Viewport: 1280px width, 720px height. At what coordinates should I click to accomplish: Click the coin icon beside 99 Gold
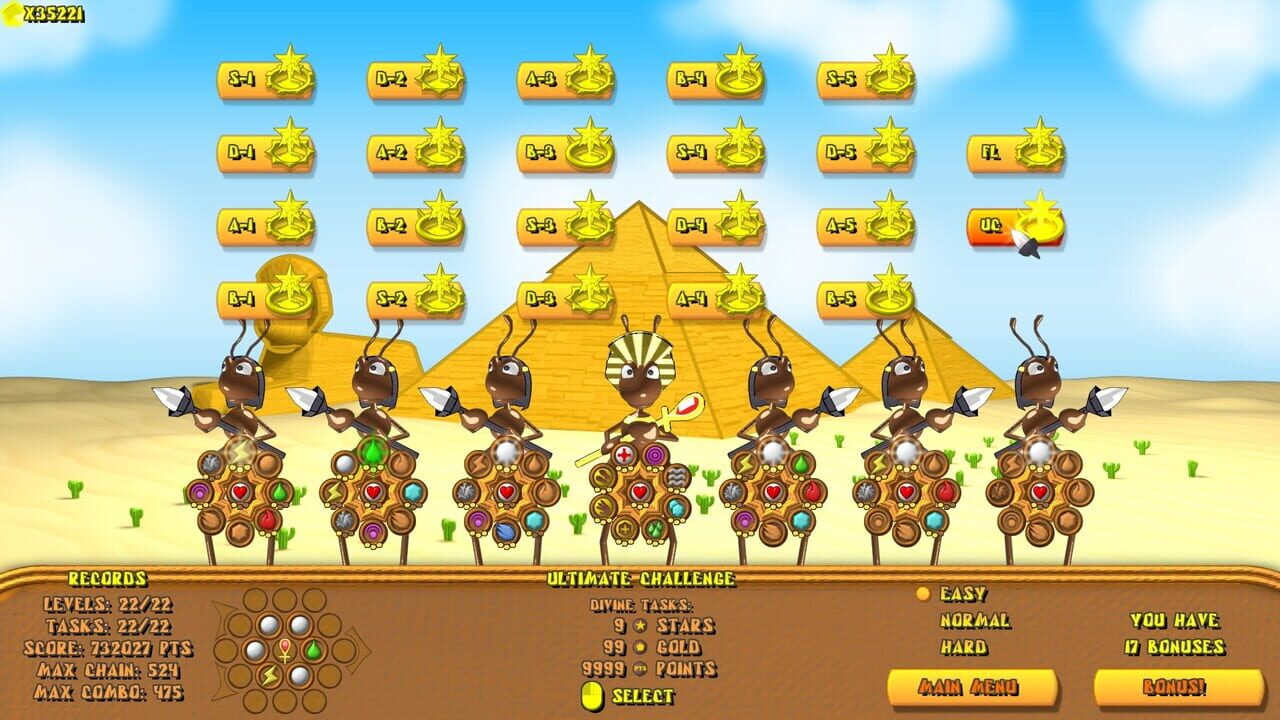(638, 647)
